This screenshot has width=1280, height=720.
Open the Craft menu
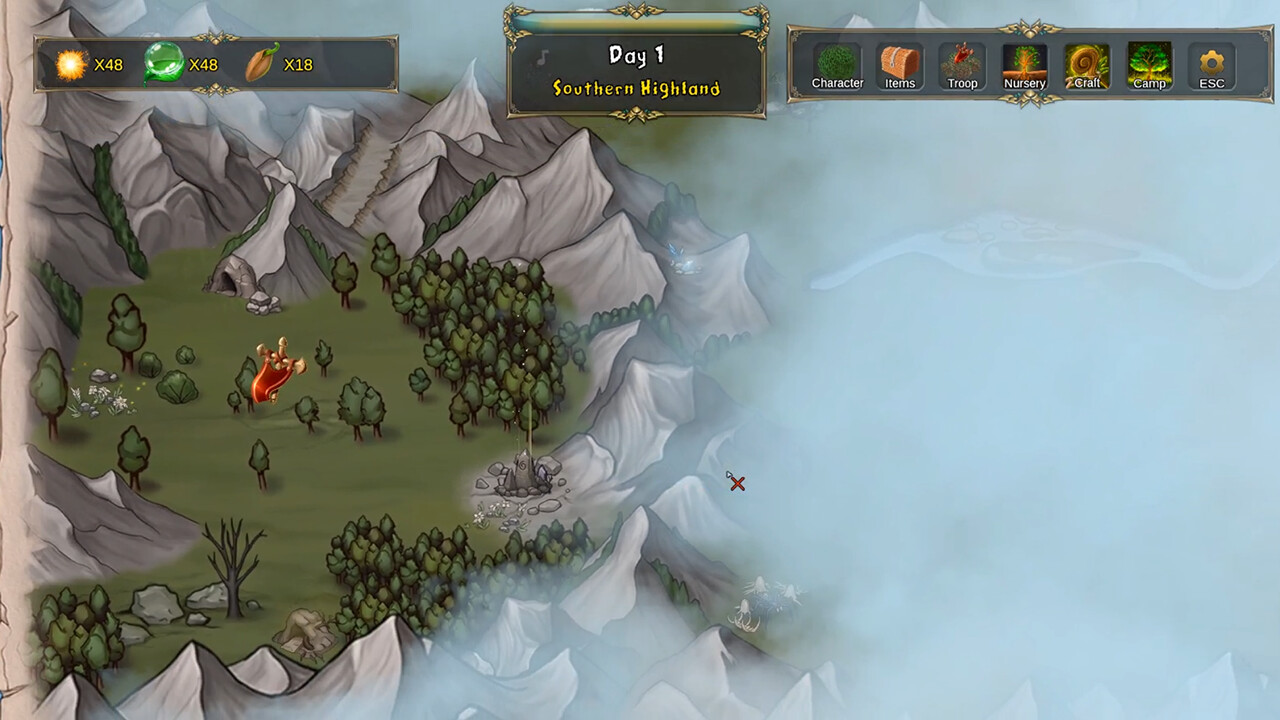(1086, 63)
